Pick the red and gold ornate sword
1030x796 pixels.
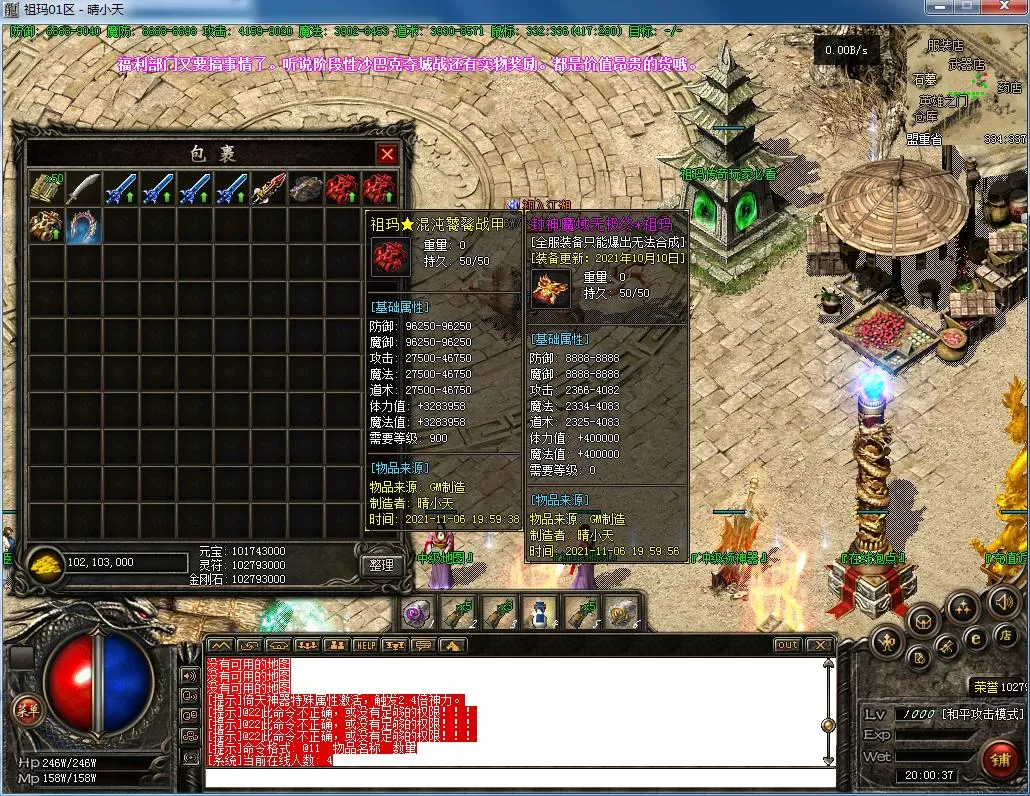pyautogui.click(x=268, y=188)
